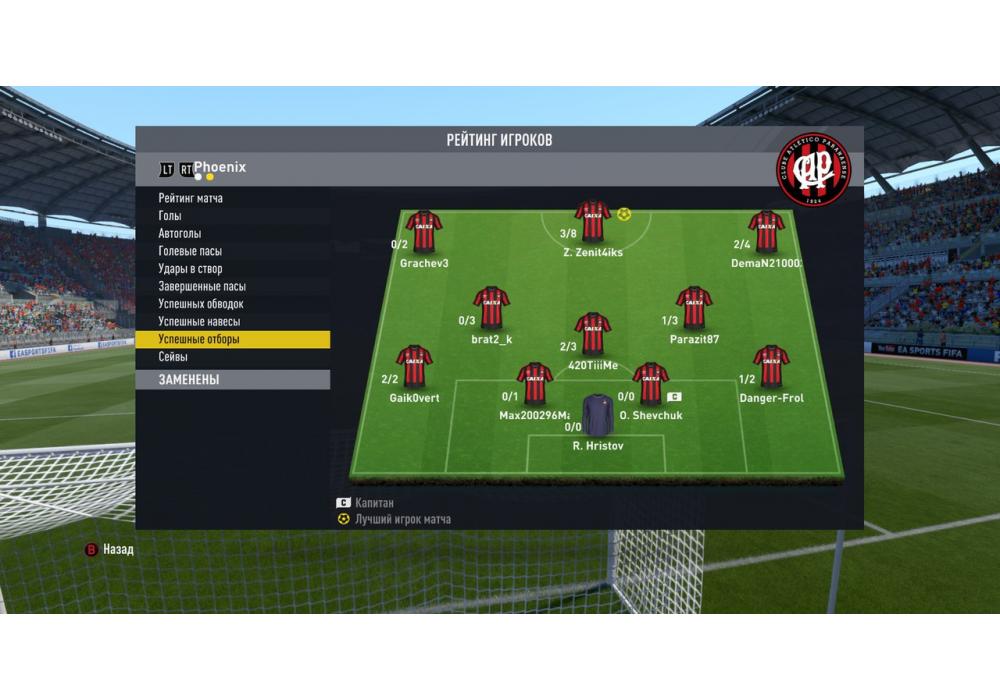
Task: Select Голевые пасы in the list
Action: pyautogui.click(x=190, y=251)
